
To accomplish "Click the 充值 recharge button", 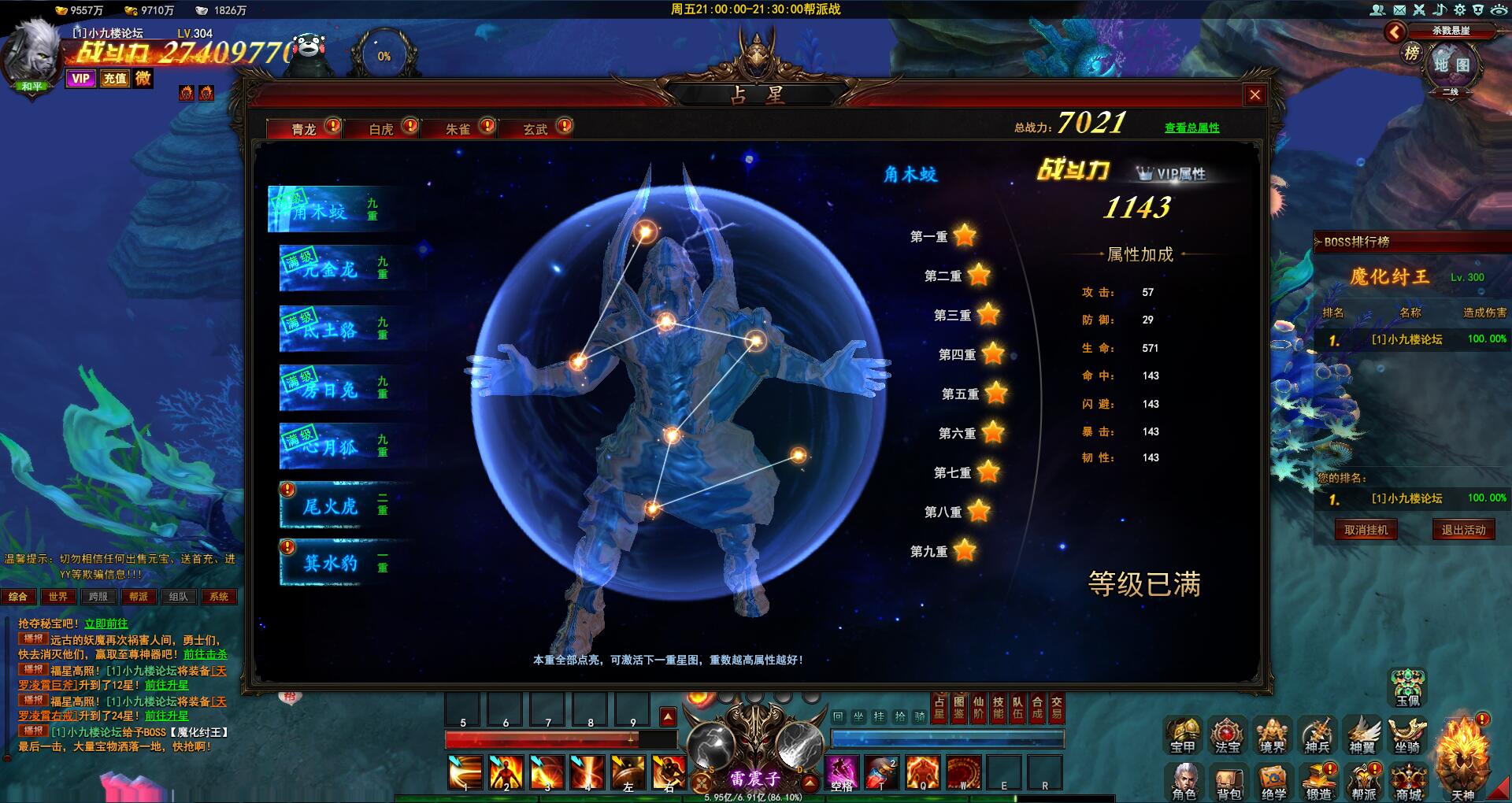I will tap(115, 78).
